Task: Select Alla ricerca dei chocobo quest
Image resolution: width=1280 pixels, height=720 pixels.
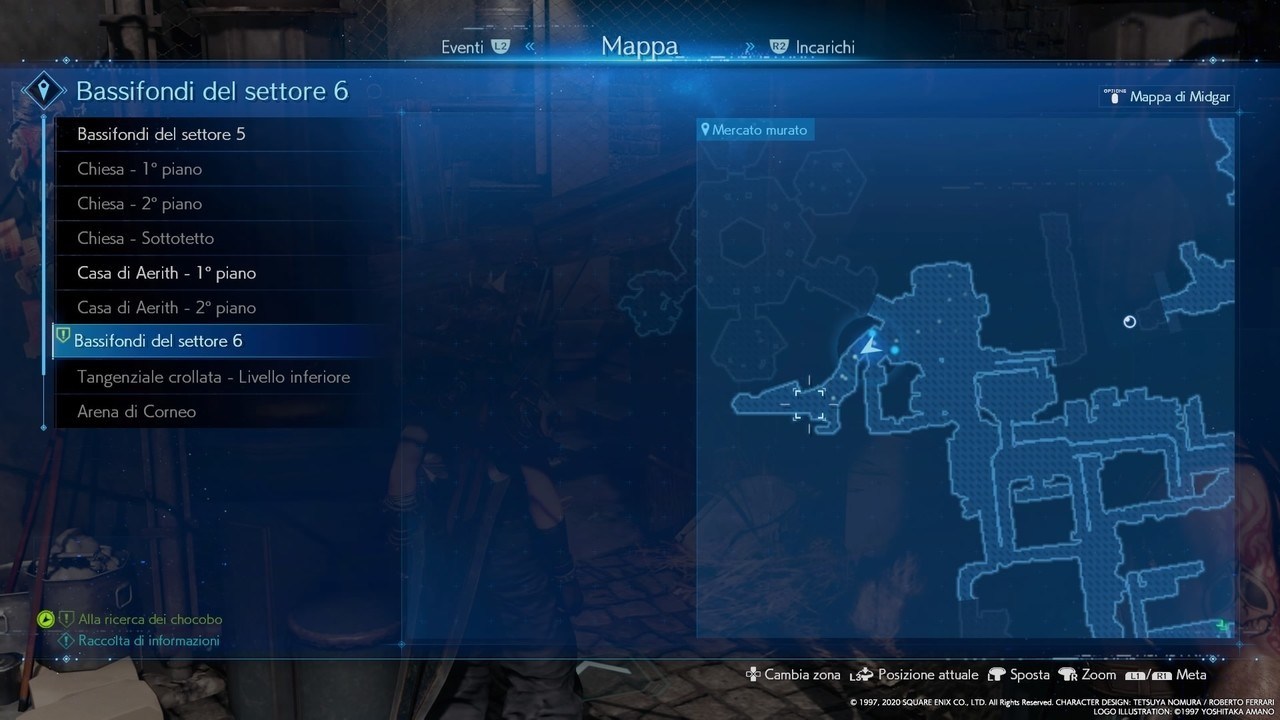Action: coord(150,620)
